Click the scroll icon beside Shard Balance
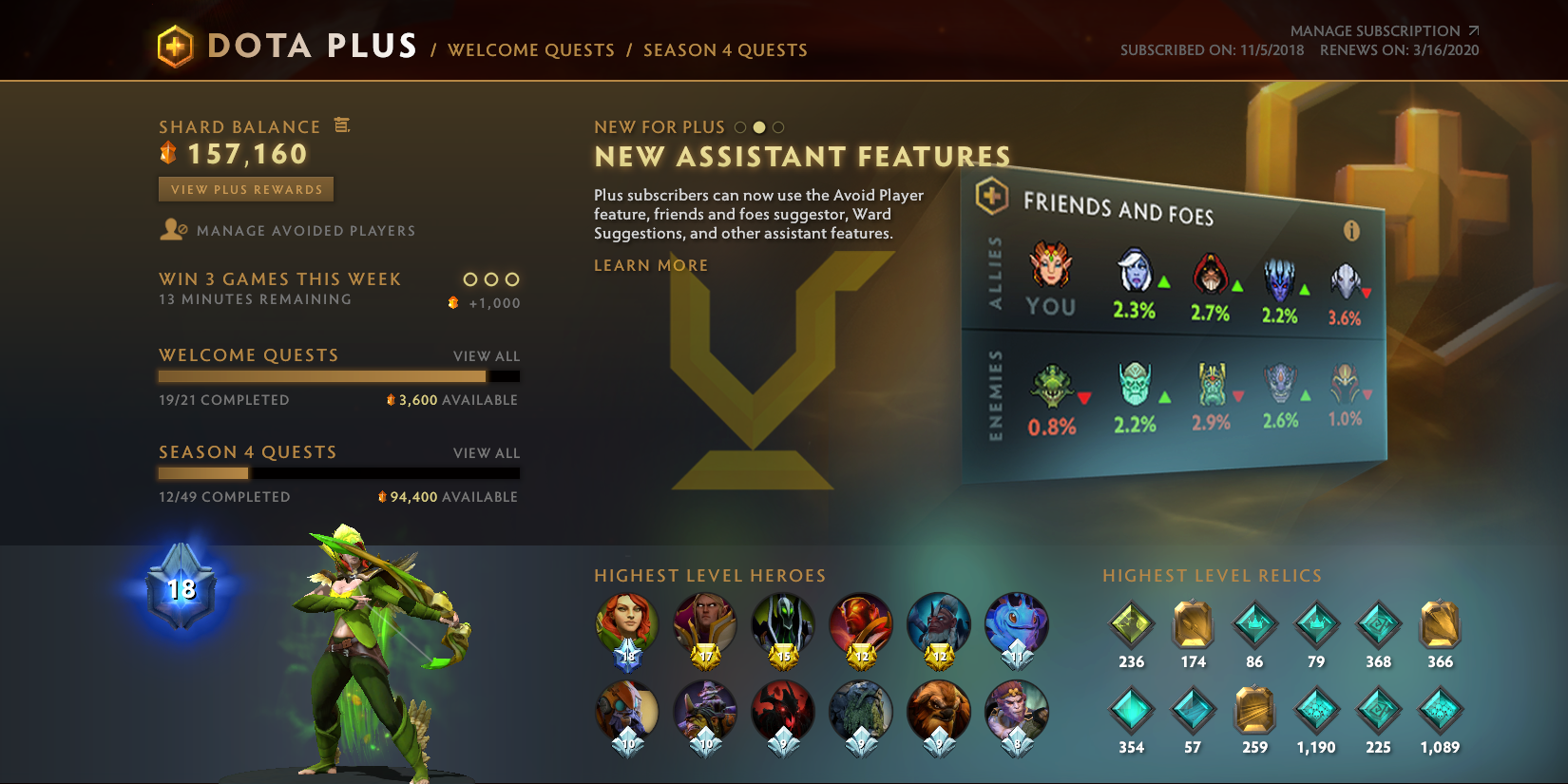Viewport: 1568px width, 784px height. 342,124
